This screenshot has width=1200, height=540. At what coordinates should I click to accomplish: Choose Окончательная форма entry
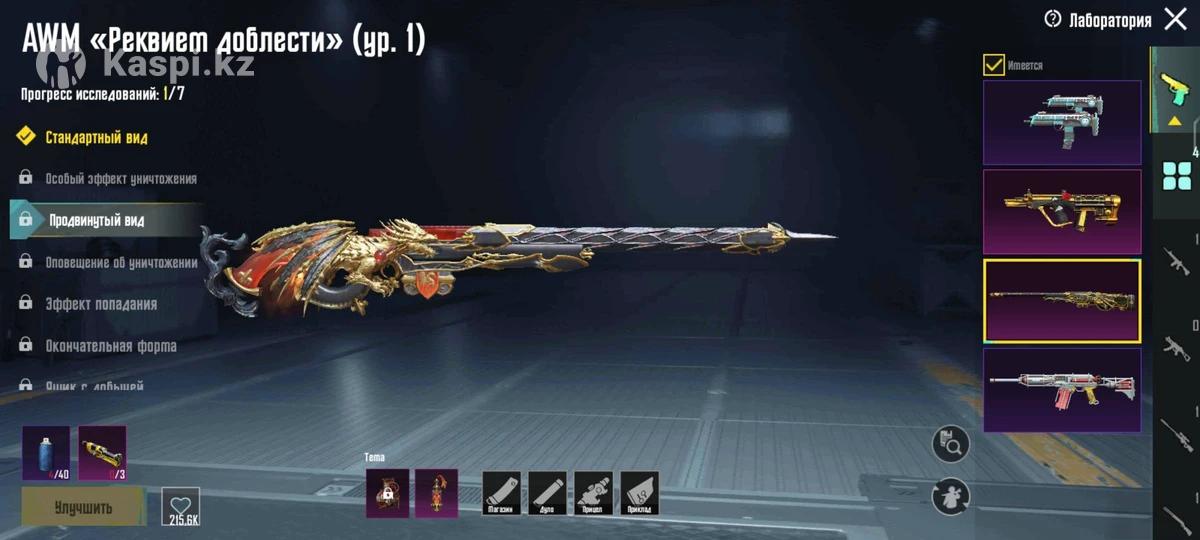tap(110, 346)
